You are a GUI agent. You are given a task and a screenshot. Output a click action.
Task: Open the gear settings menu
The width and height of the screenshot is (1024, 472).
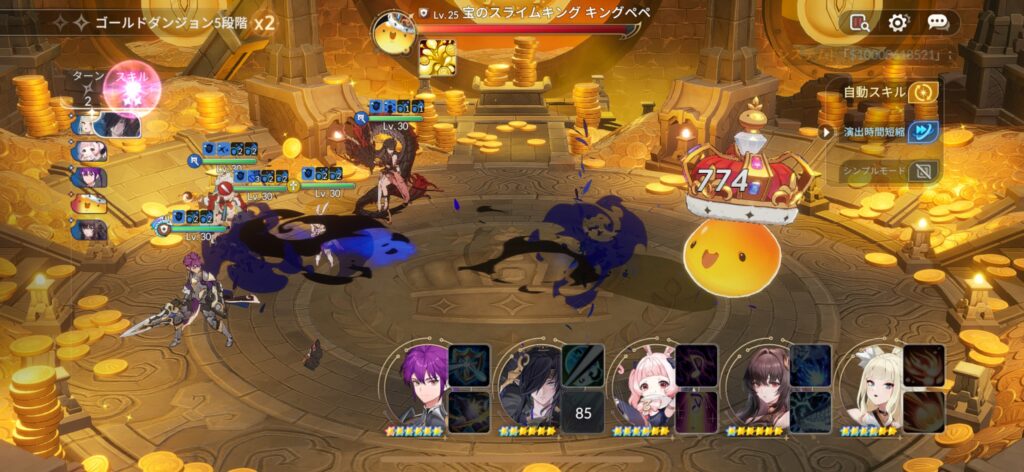click(898, 22)
